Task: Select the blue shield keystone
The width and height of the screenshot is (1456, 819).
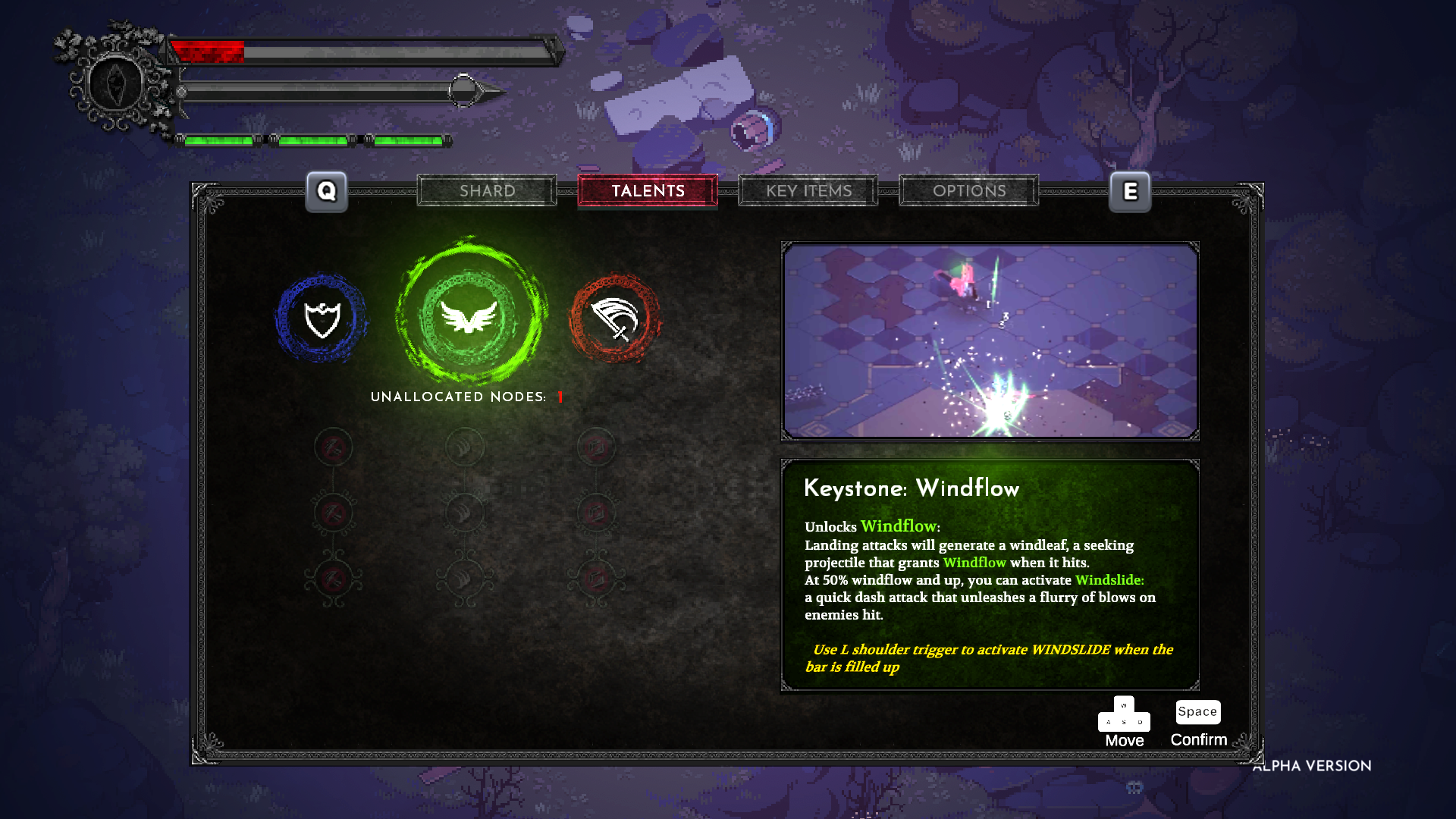Action: click(x=322, y=318)
